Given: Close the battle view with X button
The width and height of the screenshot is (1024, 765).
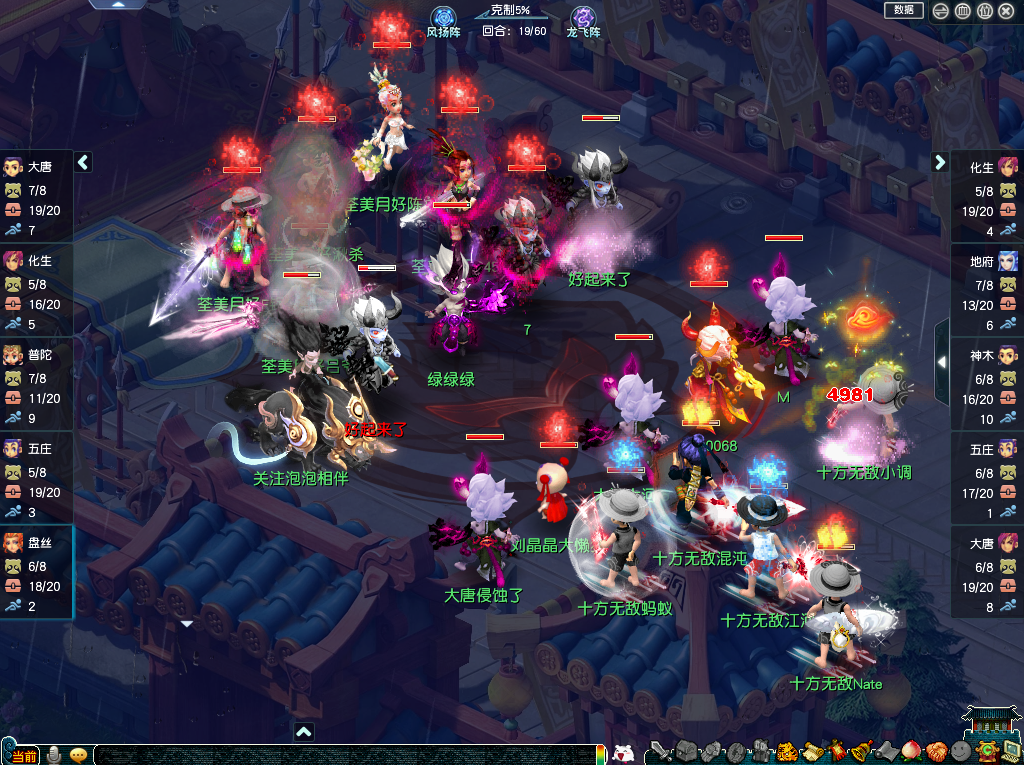Looking at the screenshot, I should coord(1006,11).
